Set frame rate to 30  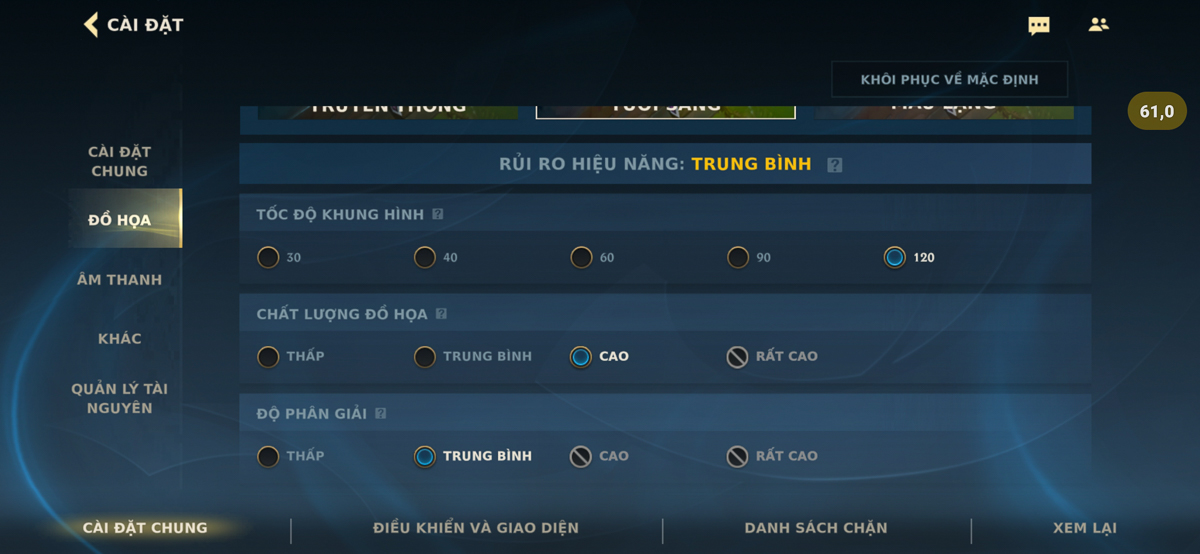268,258
